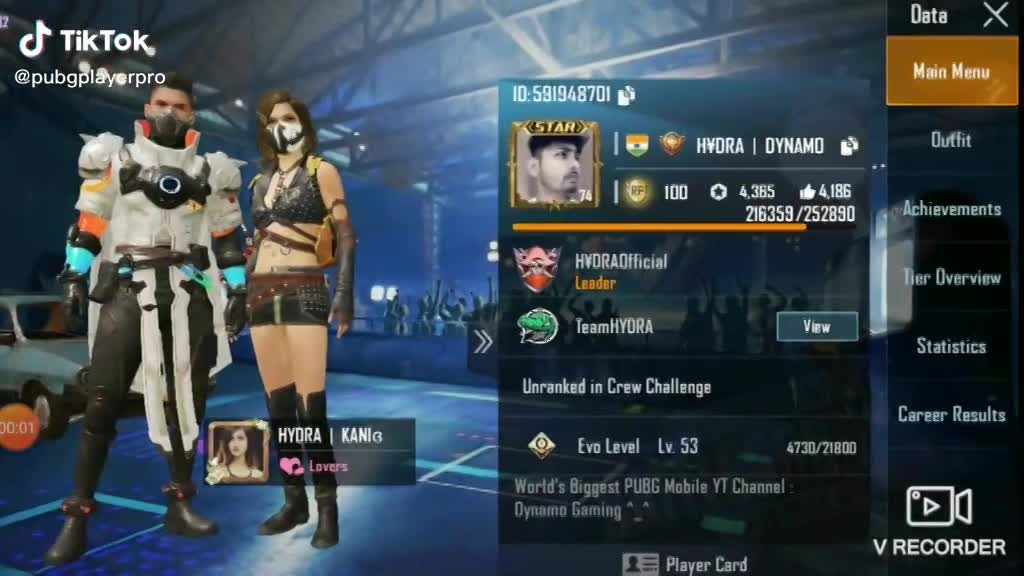Open the Statistics tab
1024x576 pixels.
coord(950,346)
